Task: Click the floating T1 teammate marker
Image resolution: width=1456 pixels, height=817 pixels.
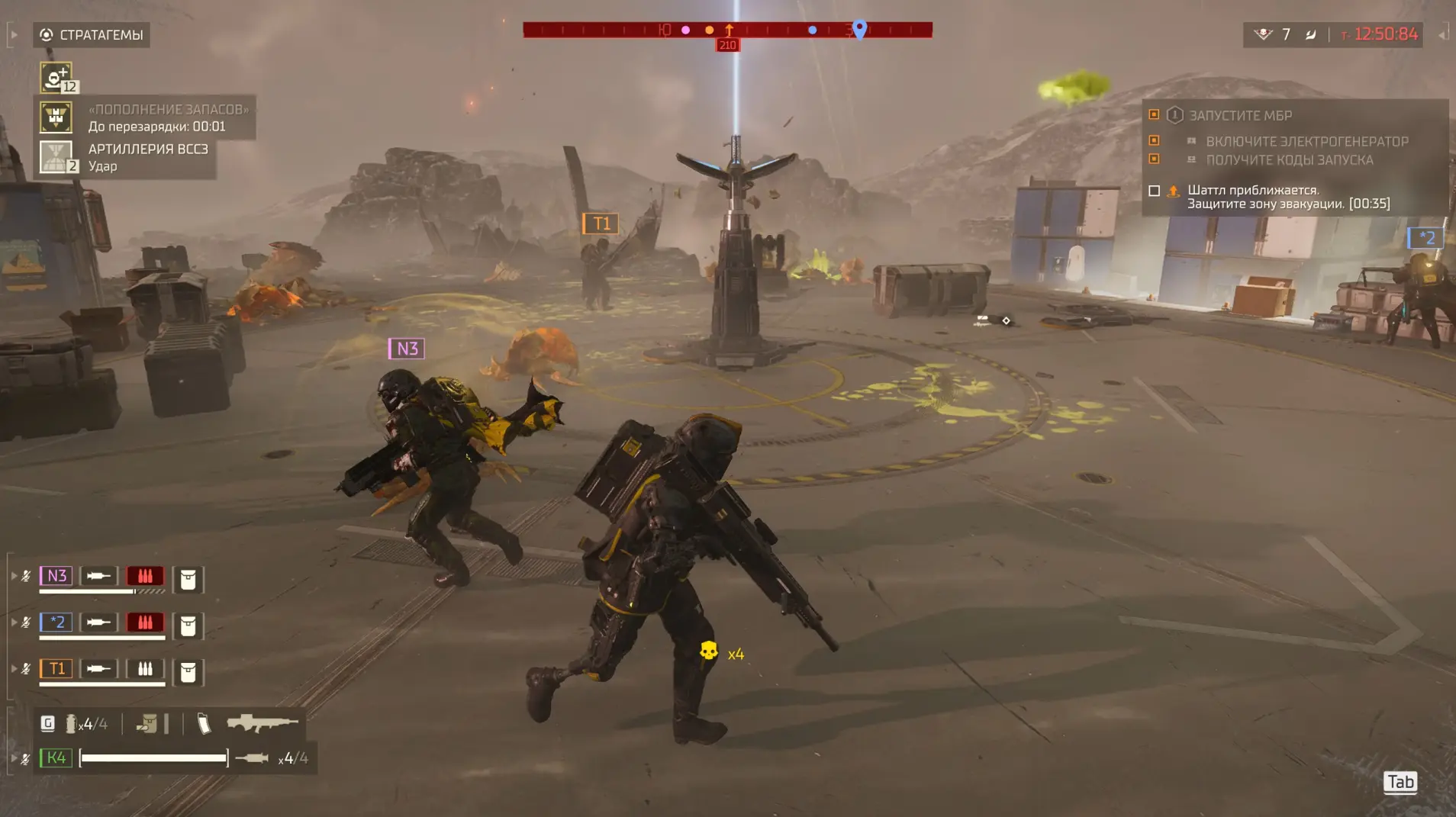Action: point(601,224)
